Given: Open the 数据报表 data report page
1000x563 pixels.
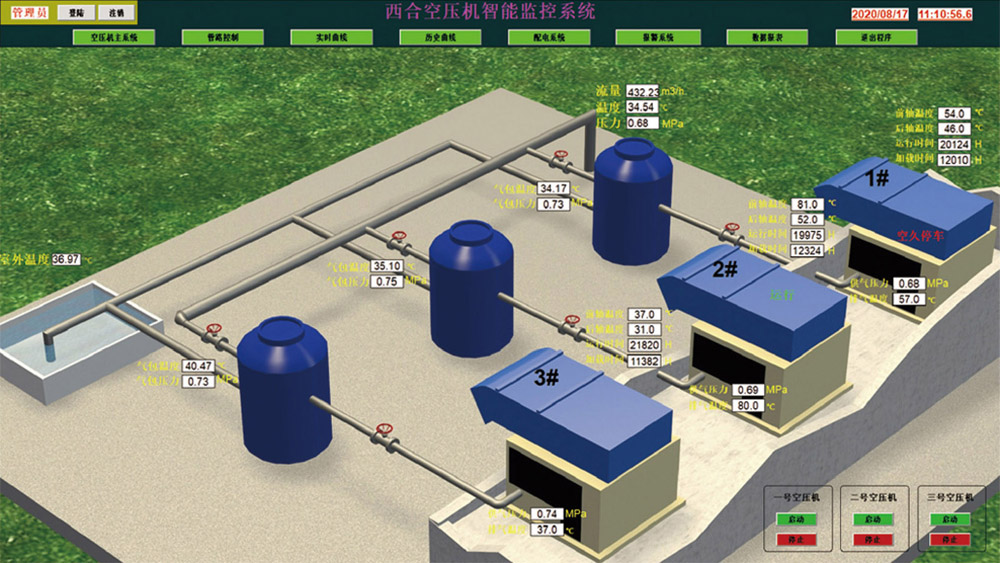Looking at the screenshot, I should [x=766, y=37].
